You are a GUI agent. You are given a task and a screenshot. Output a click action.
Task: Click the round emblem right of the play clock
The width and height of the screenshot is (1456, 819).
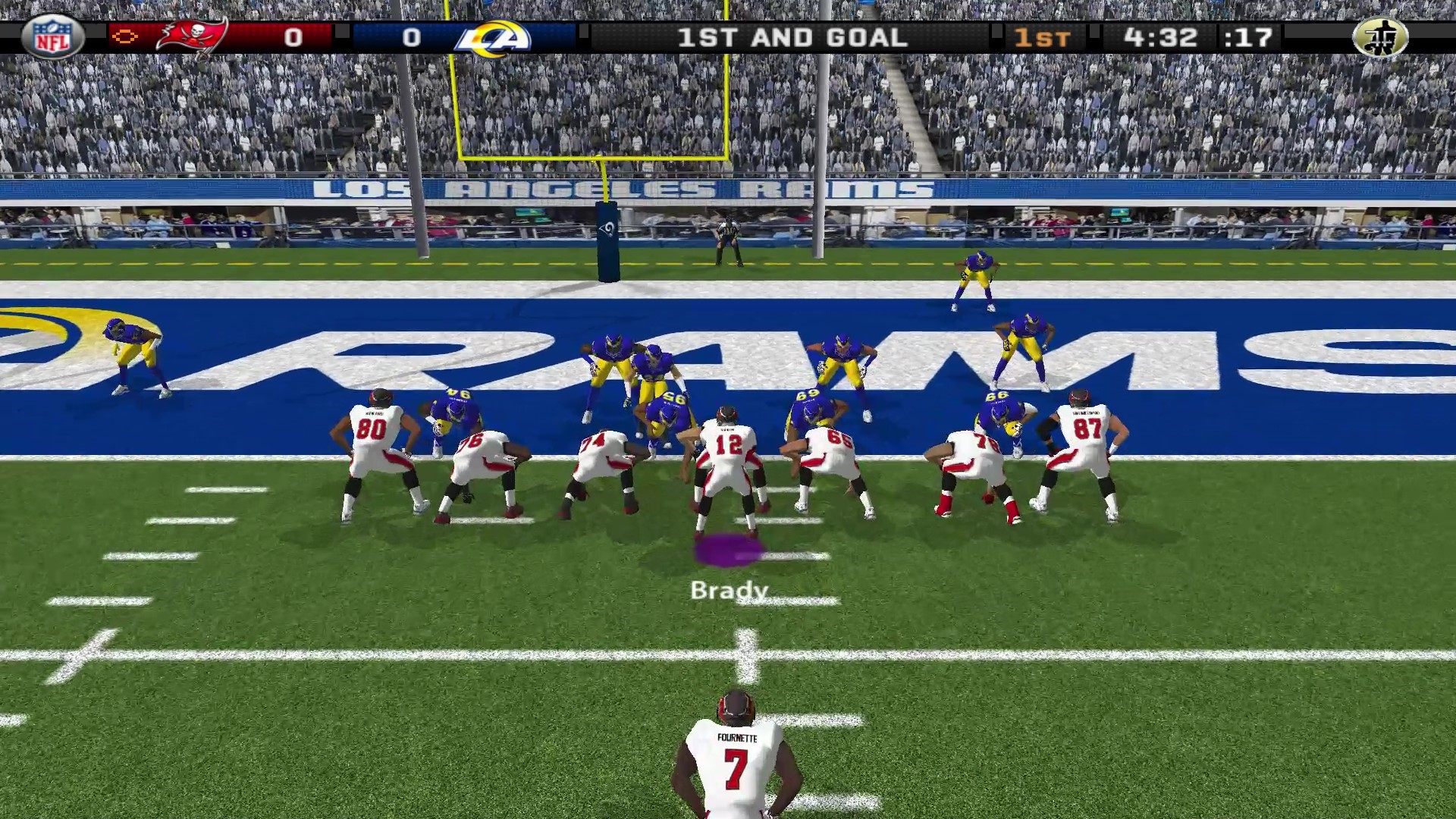(1379, 37)
